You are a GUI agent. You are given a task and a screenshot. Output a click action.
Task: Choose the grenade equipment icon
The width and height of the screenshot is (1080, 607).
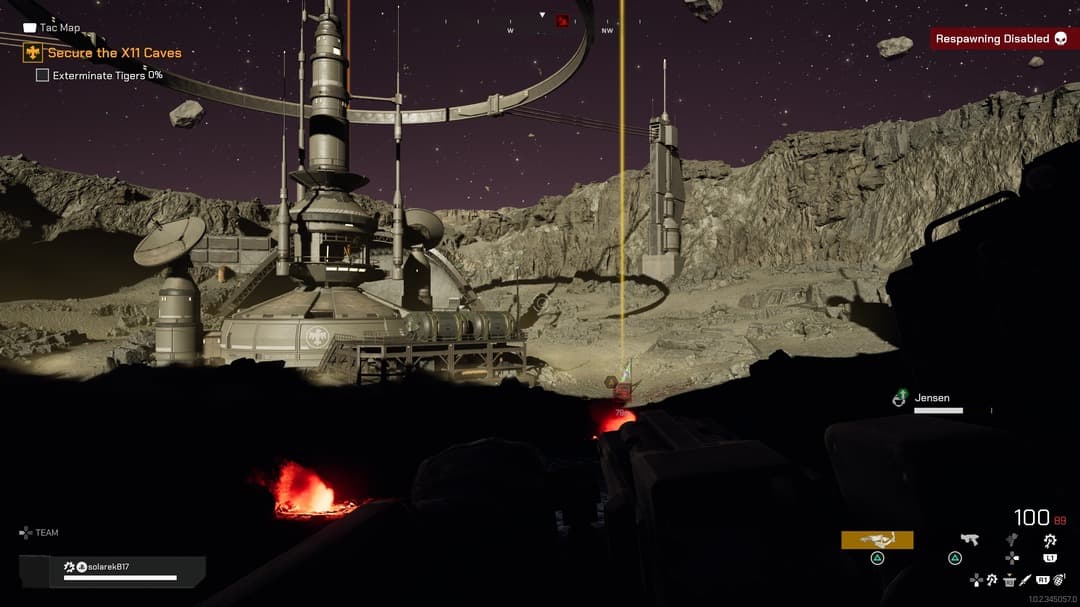[1057, 579]
